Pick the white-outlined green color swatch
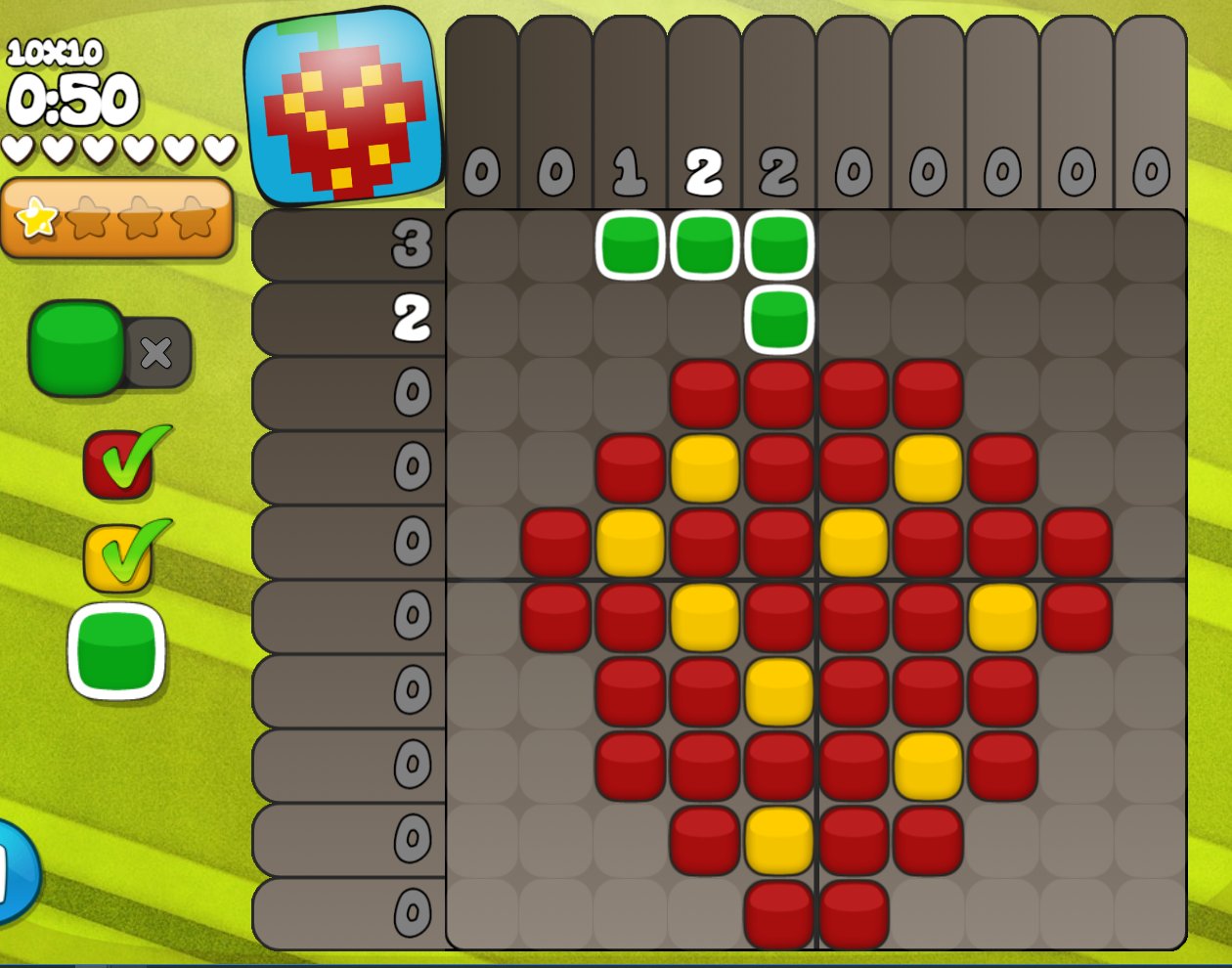The image size is (1232, 968). pos(116,651)
